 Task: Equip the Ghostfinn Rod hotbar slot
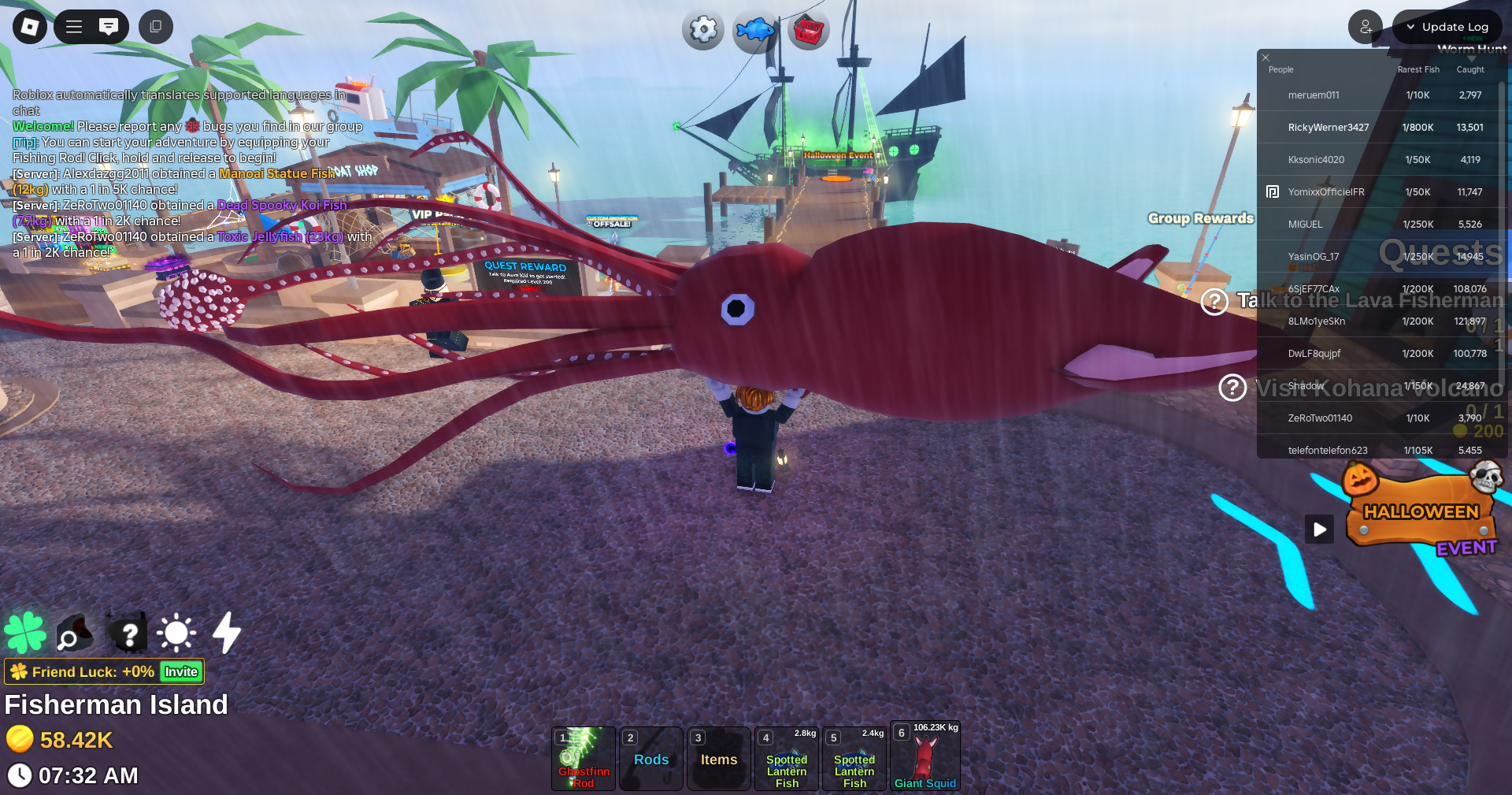pyautogui.click(x=584, y=759)
